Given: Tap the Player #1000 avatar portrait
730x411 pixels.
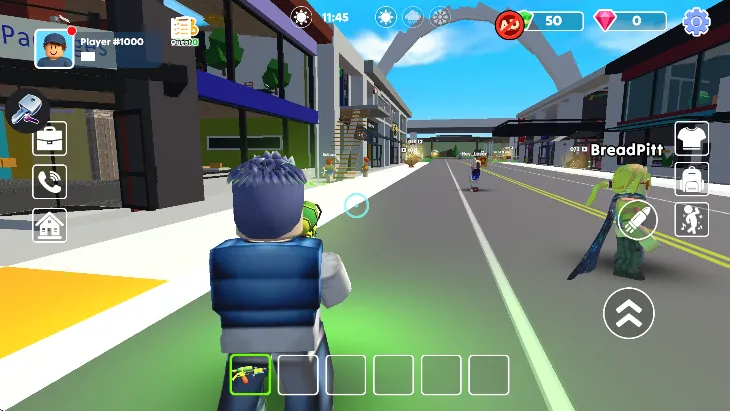Looking at the screenshot, I should (54, 48).
